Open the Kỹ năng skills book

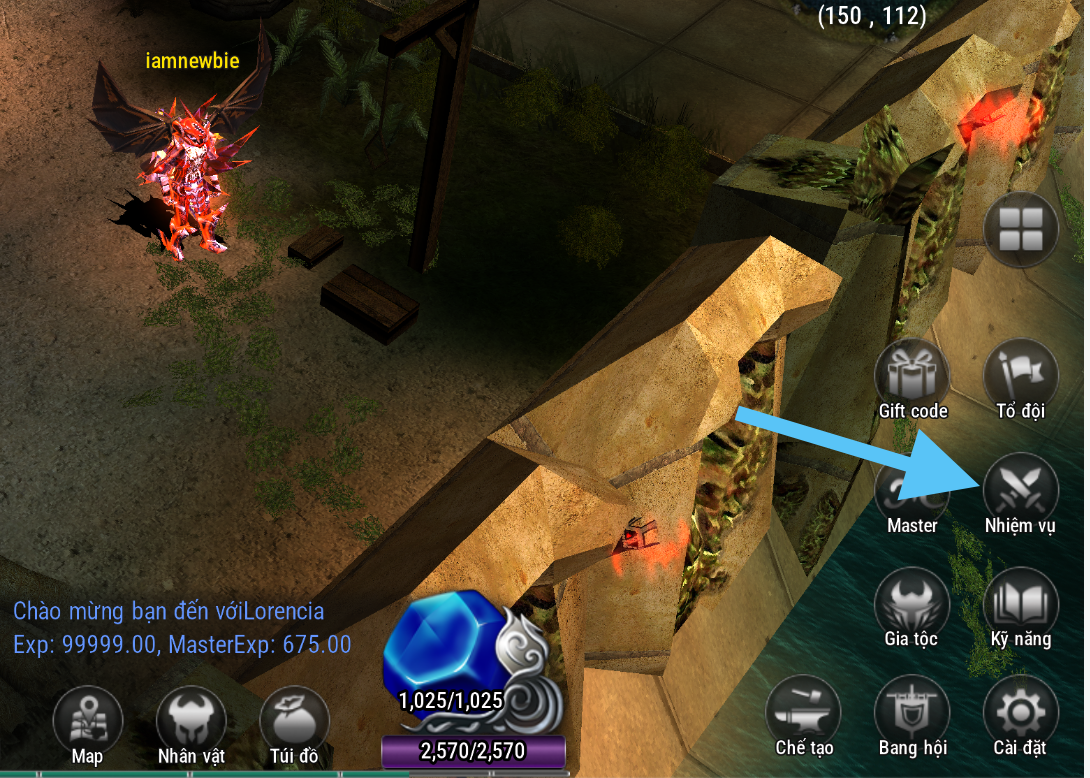tap(1020, 605)
